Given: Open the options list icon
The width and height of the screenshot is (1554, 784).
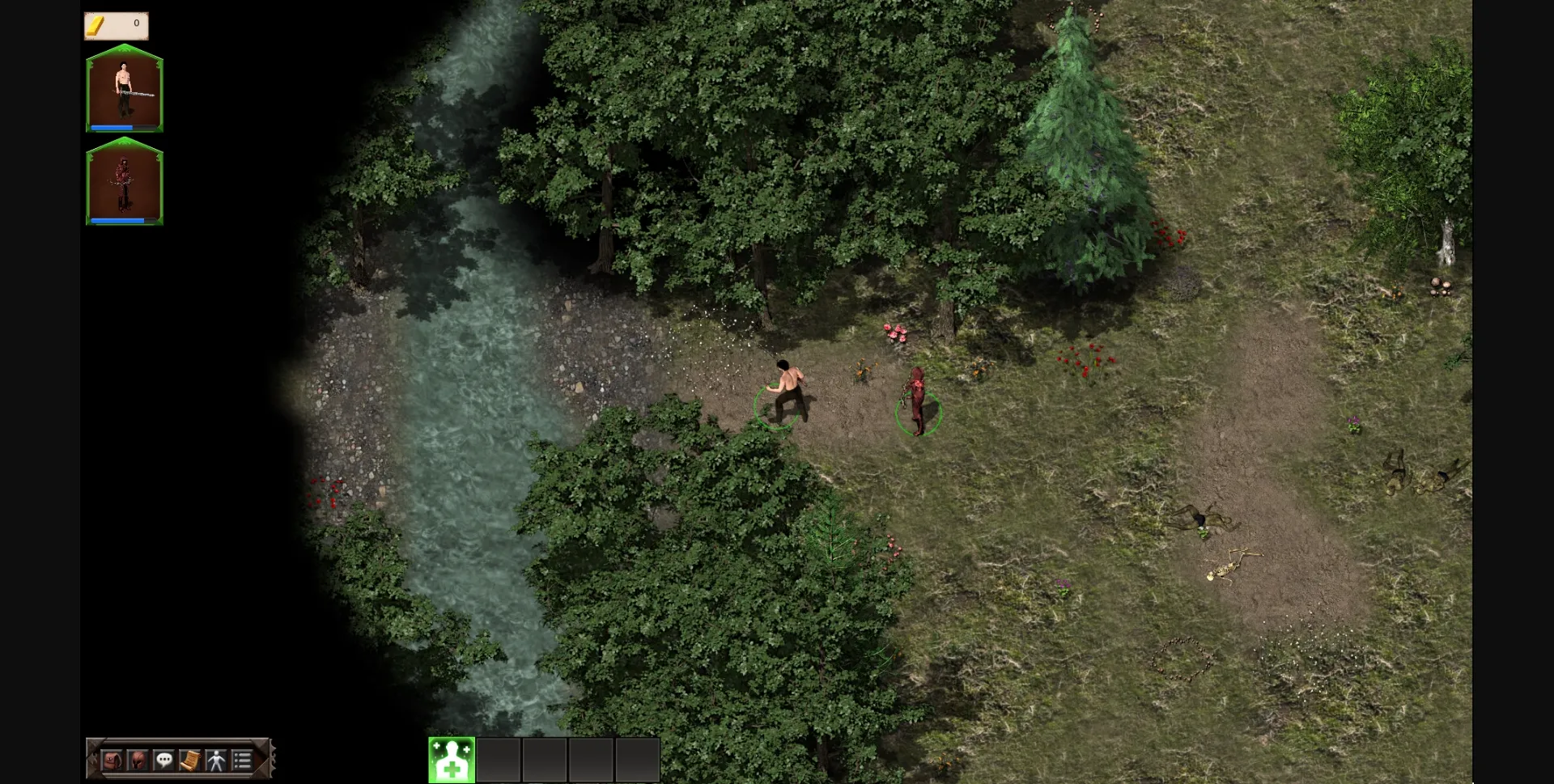Looking at the screenshot, I should point(241,760).
